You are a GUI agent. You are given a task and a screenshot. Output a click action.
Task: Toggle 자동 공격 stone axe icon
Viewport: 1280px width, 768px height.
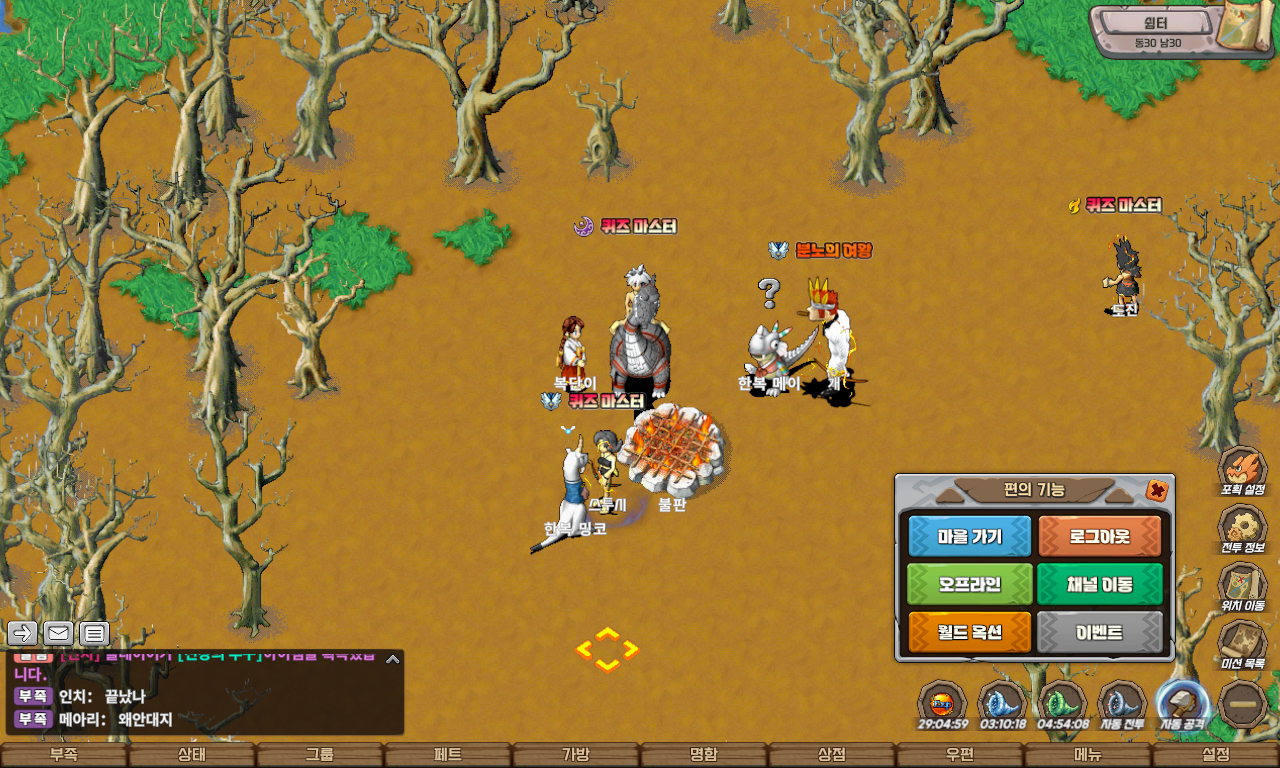pos(1182,702)
